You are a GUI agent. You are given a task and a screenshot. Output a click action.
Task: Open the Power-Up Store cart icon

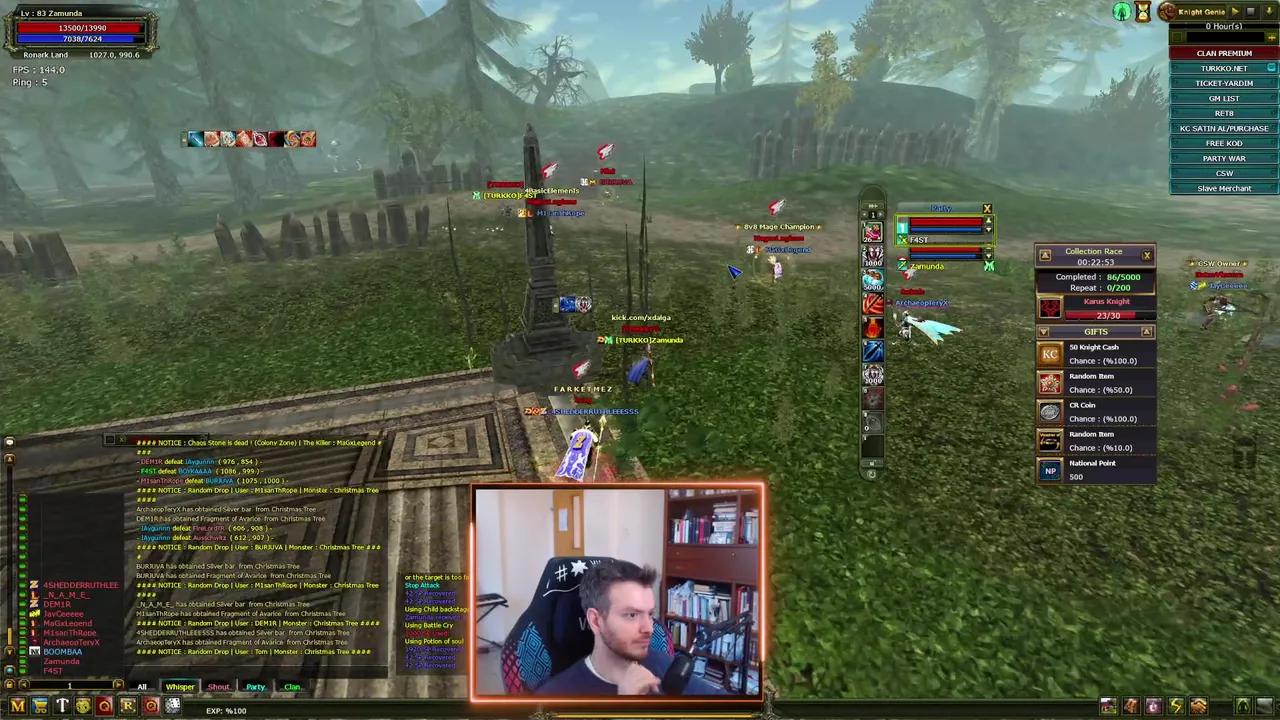(39, 708)
